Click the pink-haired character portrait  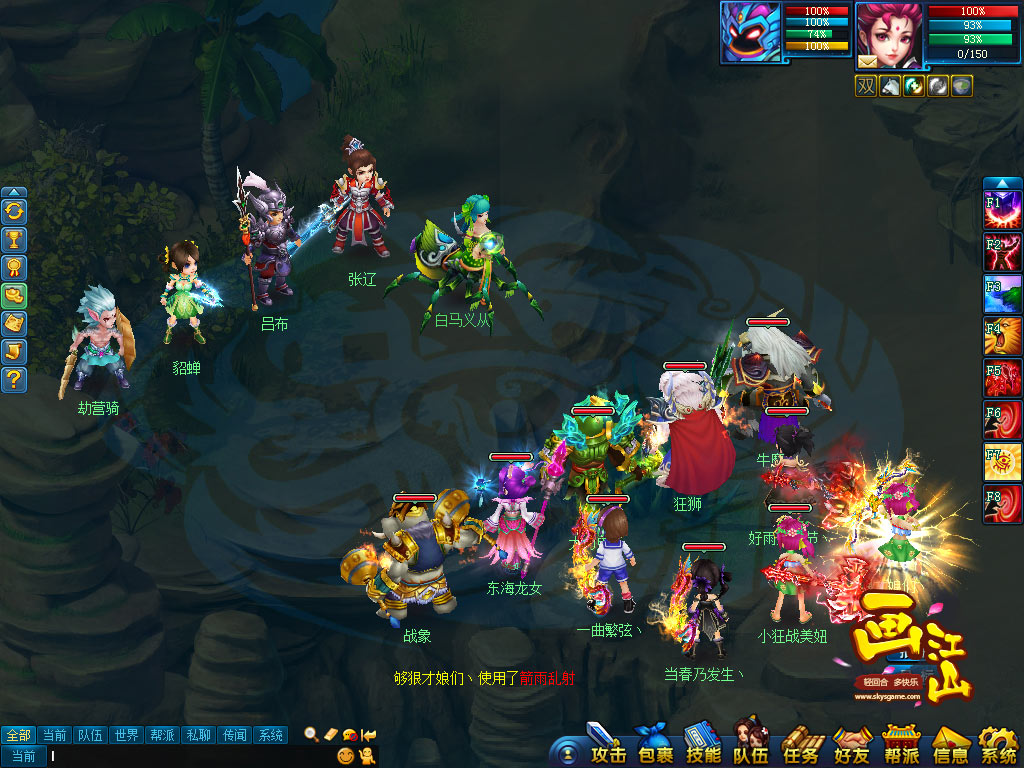(x=889, y=34)
